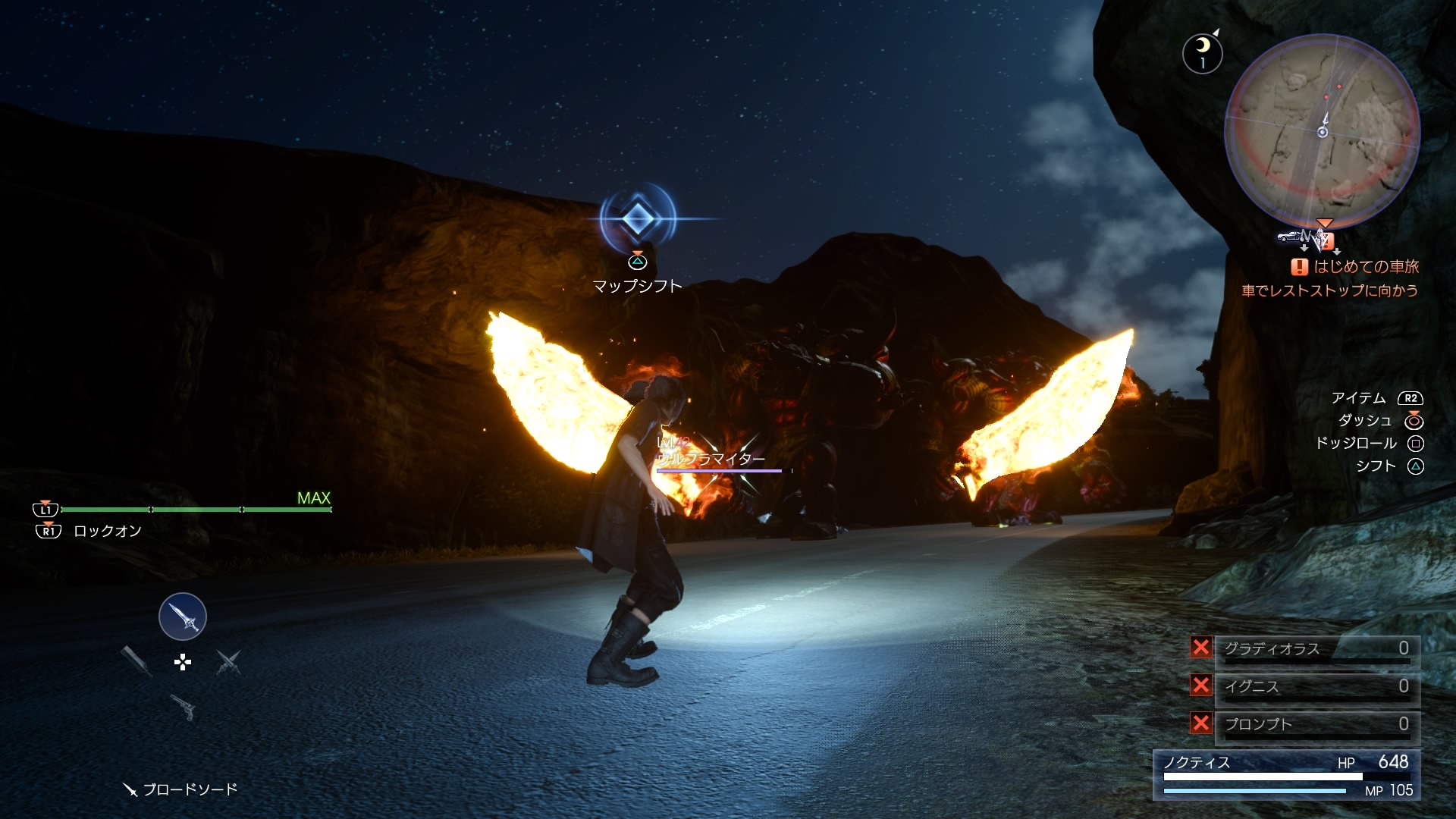Open the circular minimap

1323,131
